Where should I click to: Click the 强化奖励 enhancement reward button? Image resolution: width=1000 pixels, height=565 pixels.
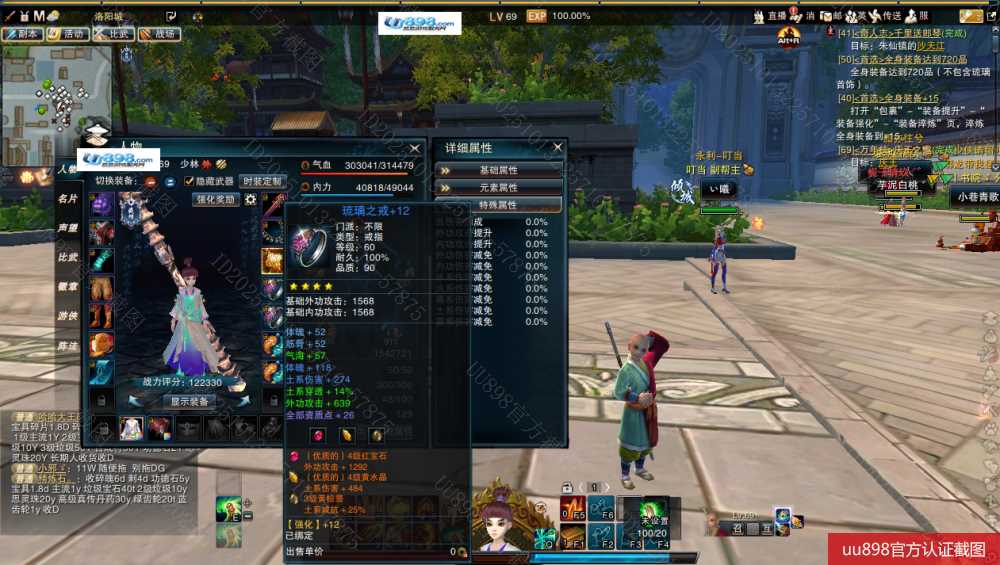(215, 199)
